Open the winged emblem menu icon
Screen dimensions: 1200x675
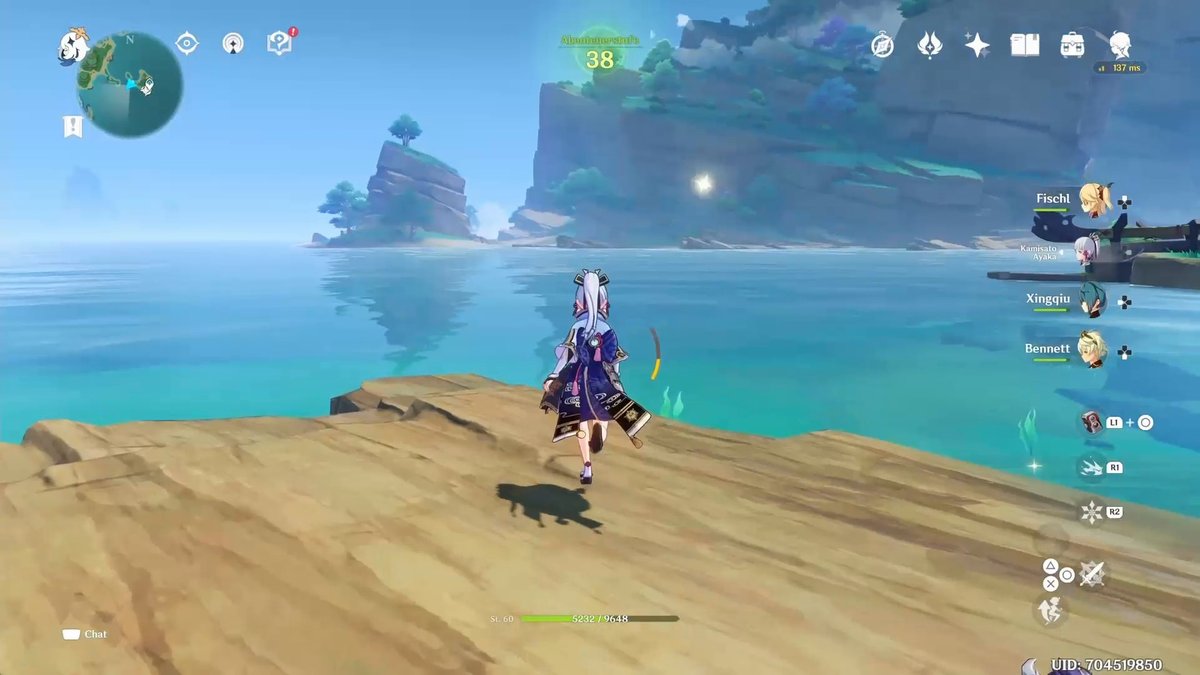pos(930,45)
